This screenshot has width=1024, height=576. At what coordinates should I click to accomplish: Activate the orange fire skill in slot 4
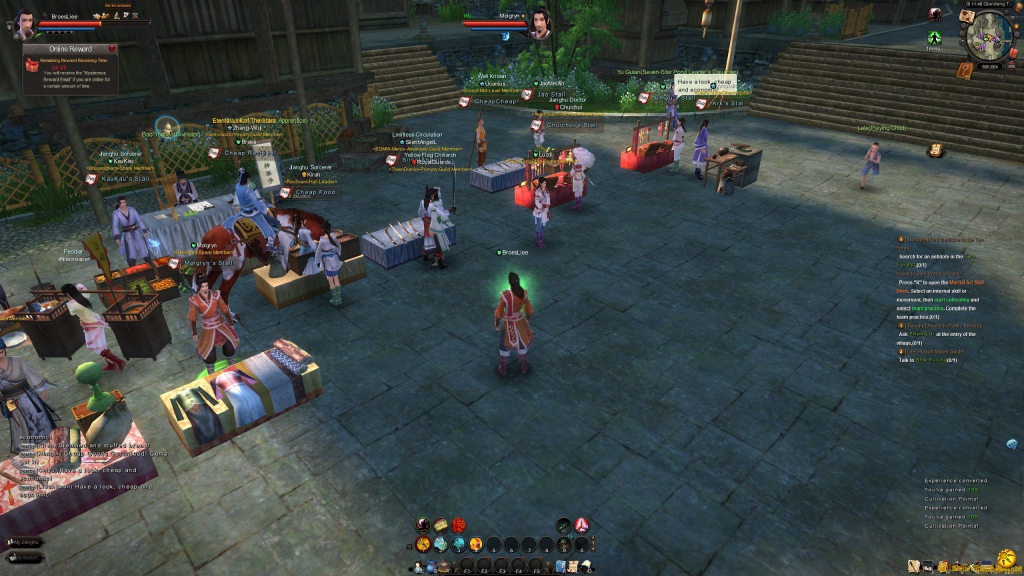pyautogui.click(x=476, y=544)
